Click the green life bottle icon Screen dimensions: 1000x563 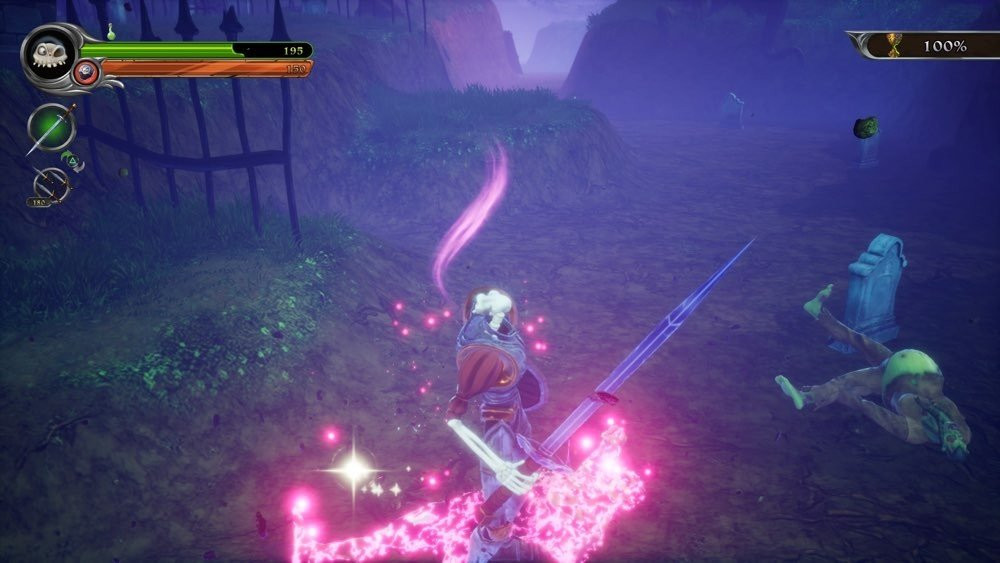pos(111,32)
